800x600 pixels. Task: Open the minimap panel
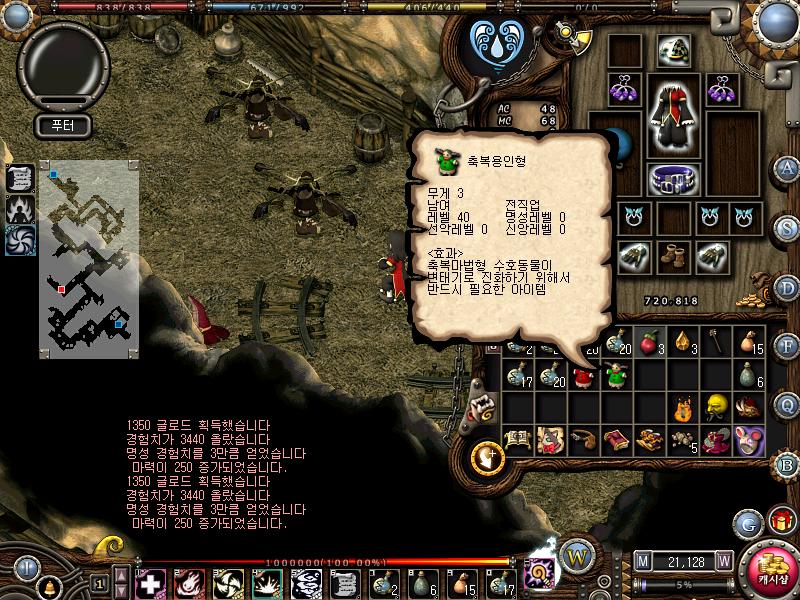[x=89, y=257]
